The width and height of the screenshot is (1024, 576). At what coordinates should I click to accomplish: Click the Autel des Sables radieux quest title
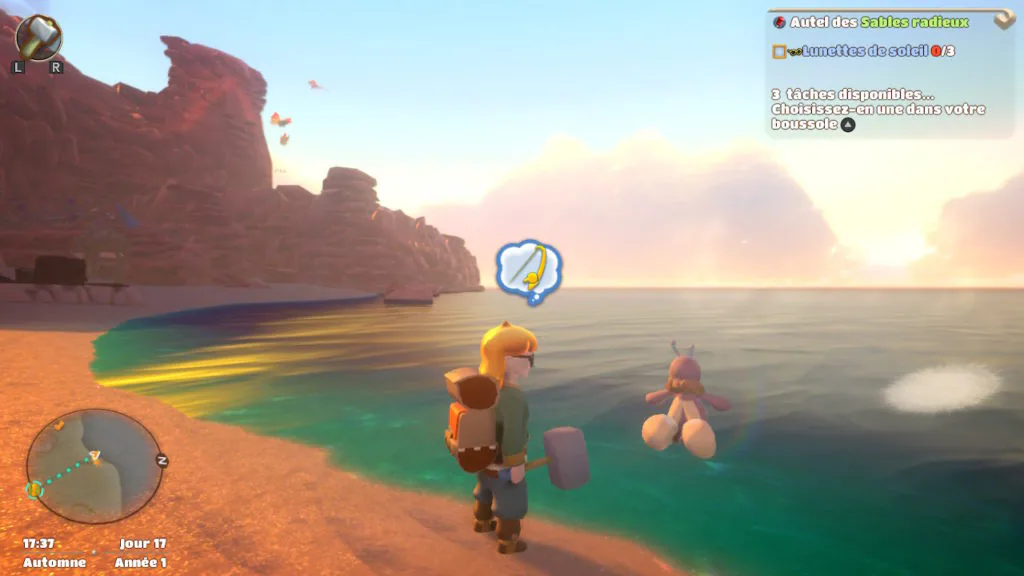pyautogui.click(x=879, y=22)
